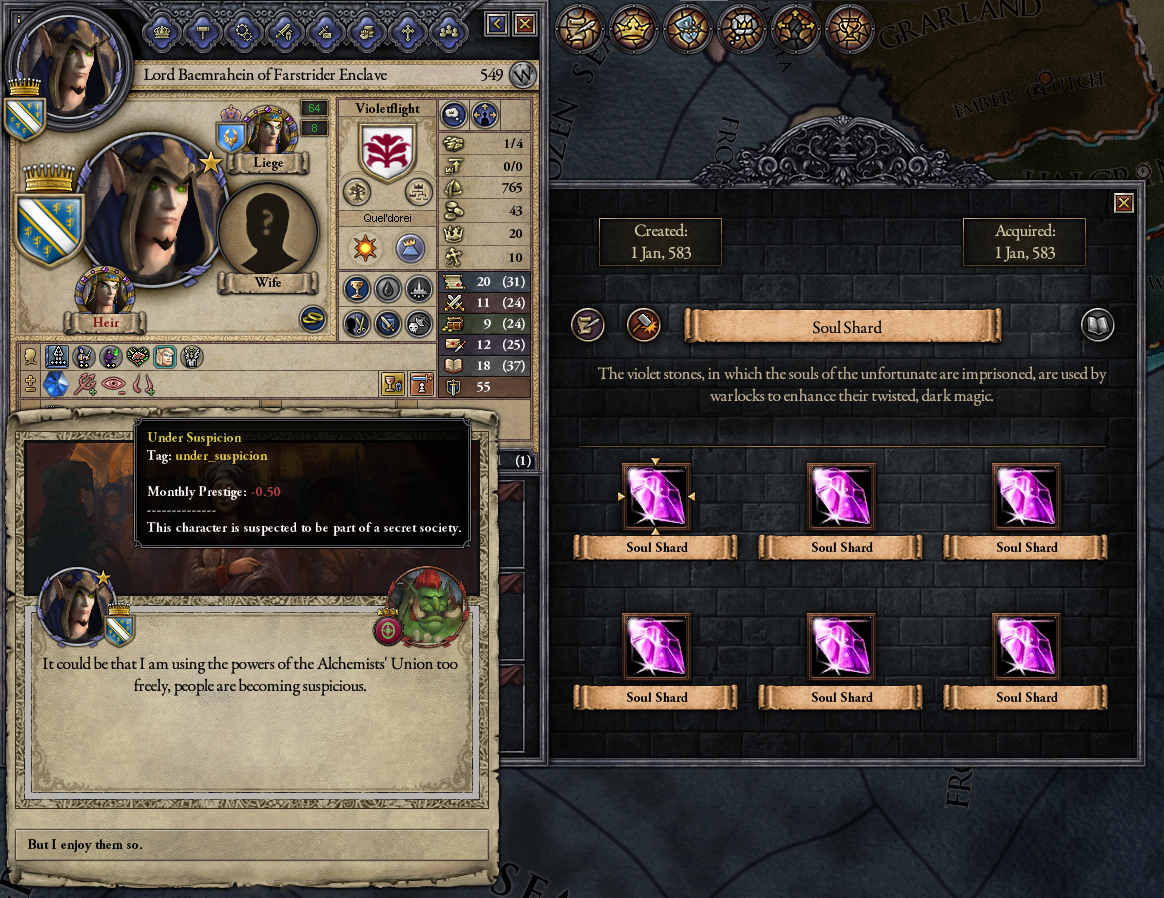Close the character sheet window
Image resolution: width=1164 pixels, height=898 pixels.
[524, 24]
